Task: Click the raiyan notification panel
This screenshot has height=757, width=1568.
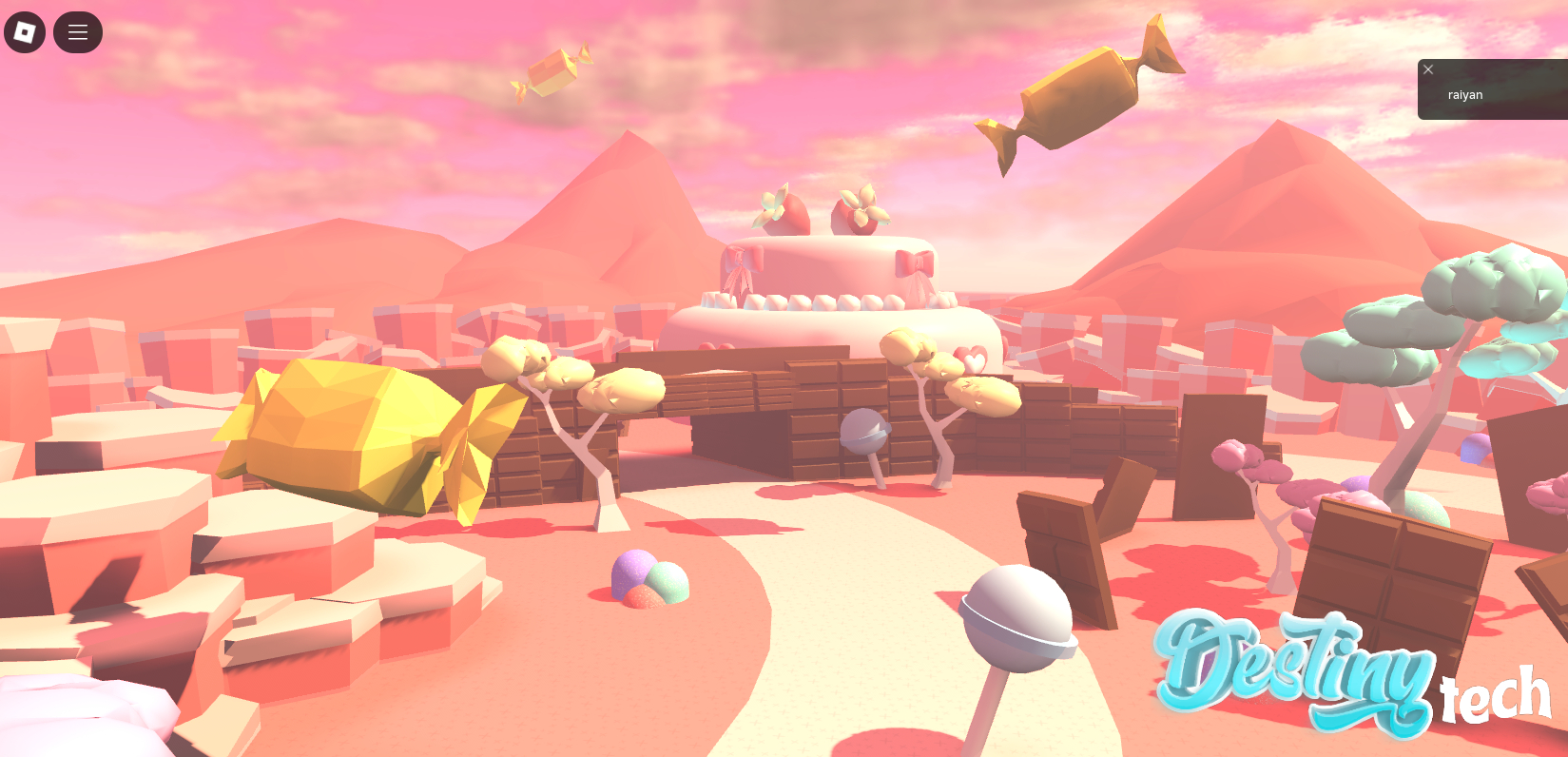Action: pos(1493,94)
